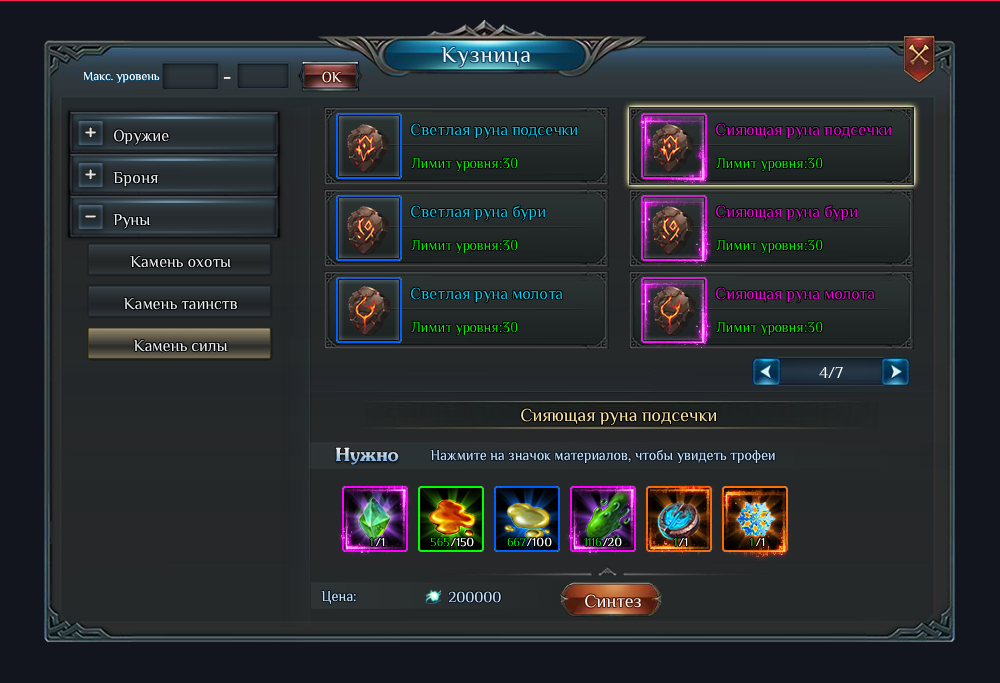Go to the next recipe page
This screenshot has height=683, width=1000.
[x=895, y=372]
